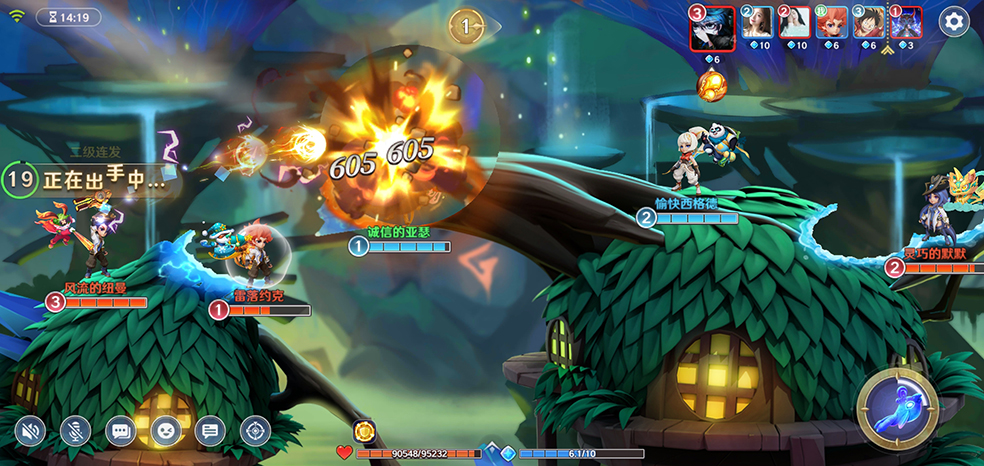Select the dark blue-haired player portrait
Image resolution: width=984 pixels, height=466 pixels.
[x=714, y=27]
